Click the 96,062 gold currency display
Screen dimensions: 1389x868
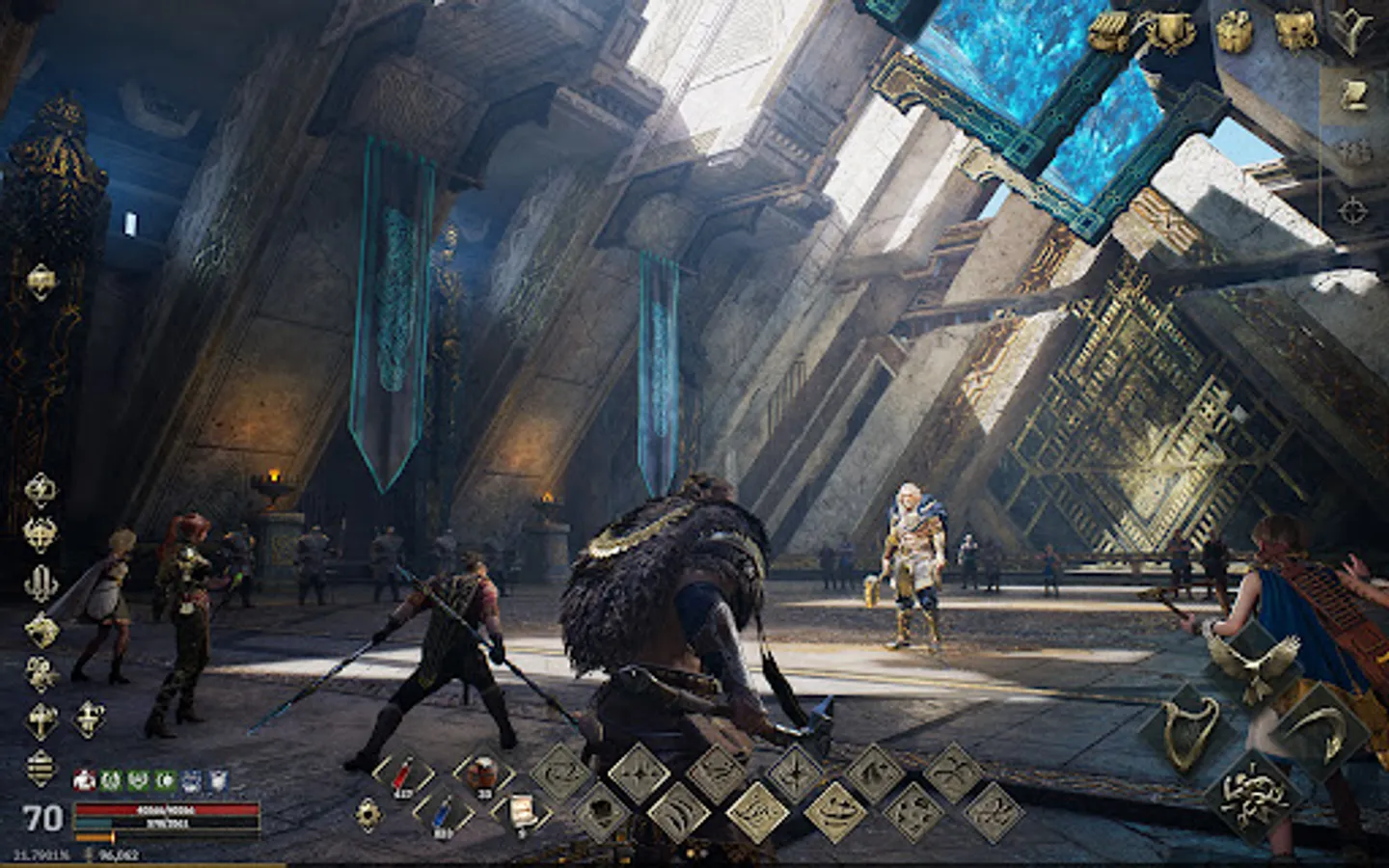pos(119,853)
